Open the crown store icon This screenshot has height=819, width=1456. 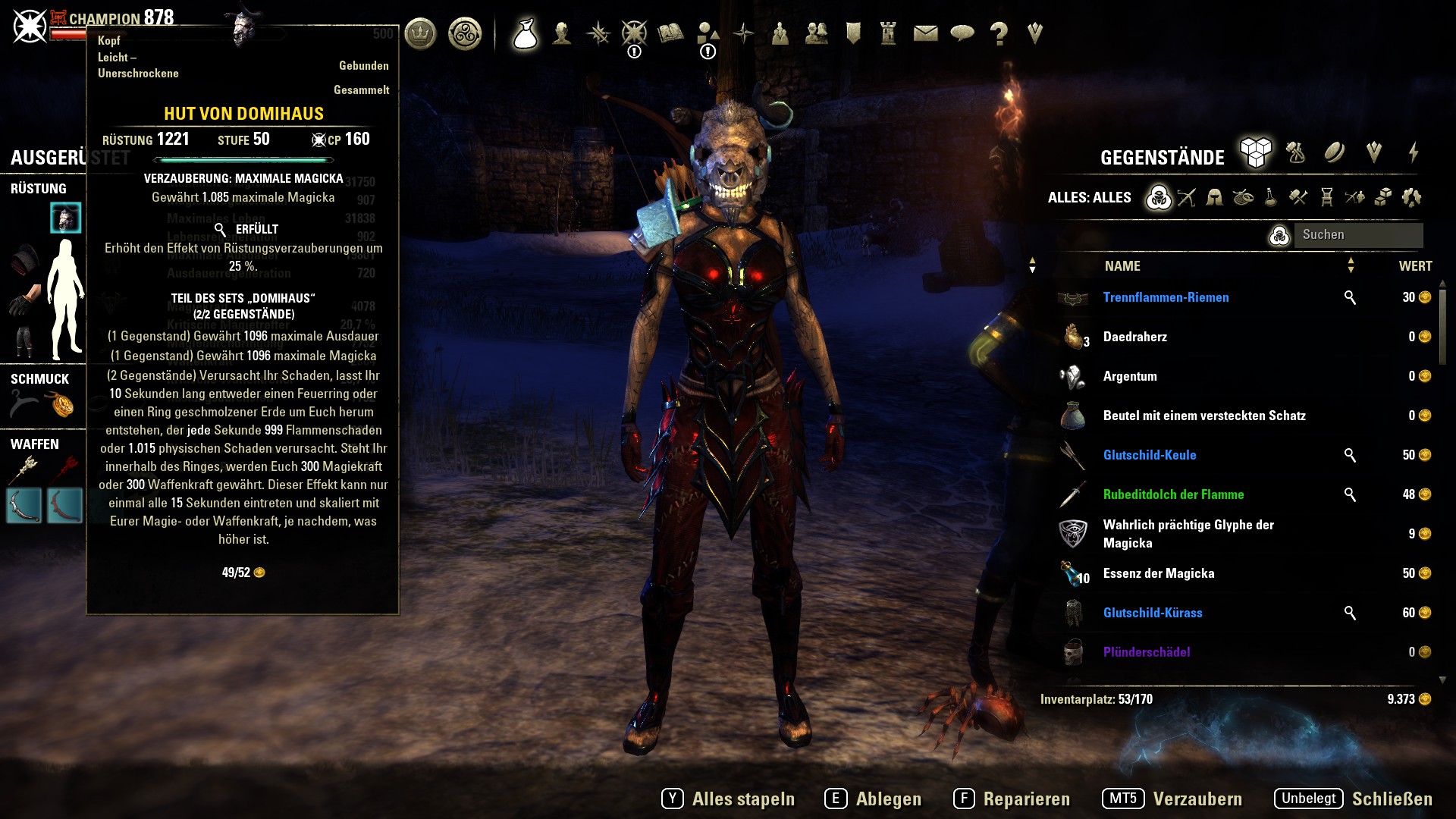pos(421,33)
